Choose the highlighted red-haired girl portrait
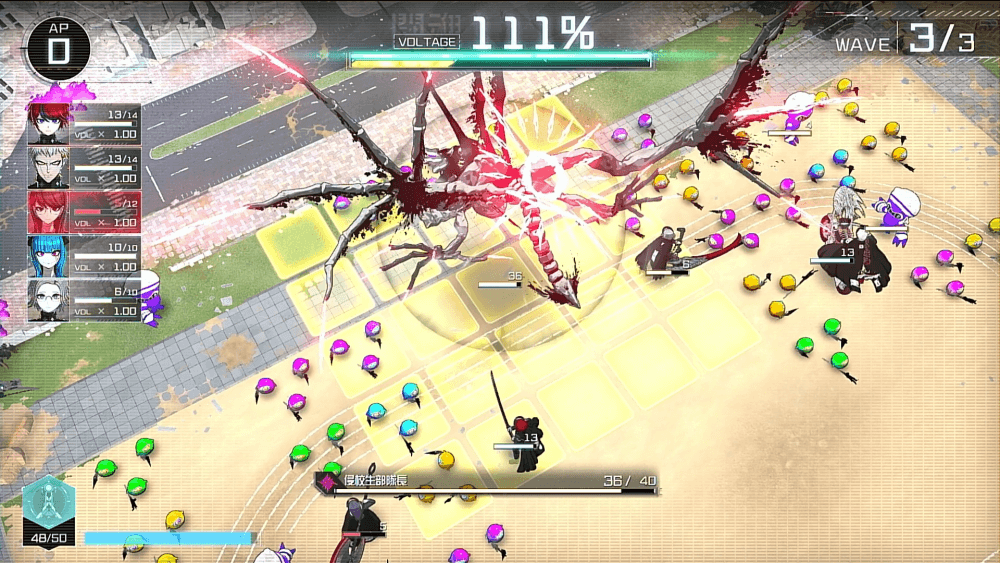The height and width of the screenshot is (563, 1000). (48, 211)
